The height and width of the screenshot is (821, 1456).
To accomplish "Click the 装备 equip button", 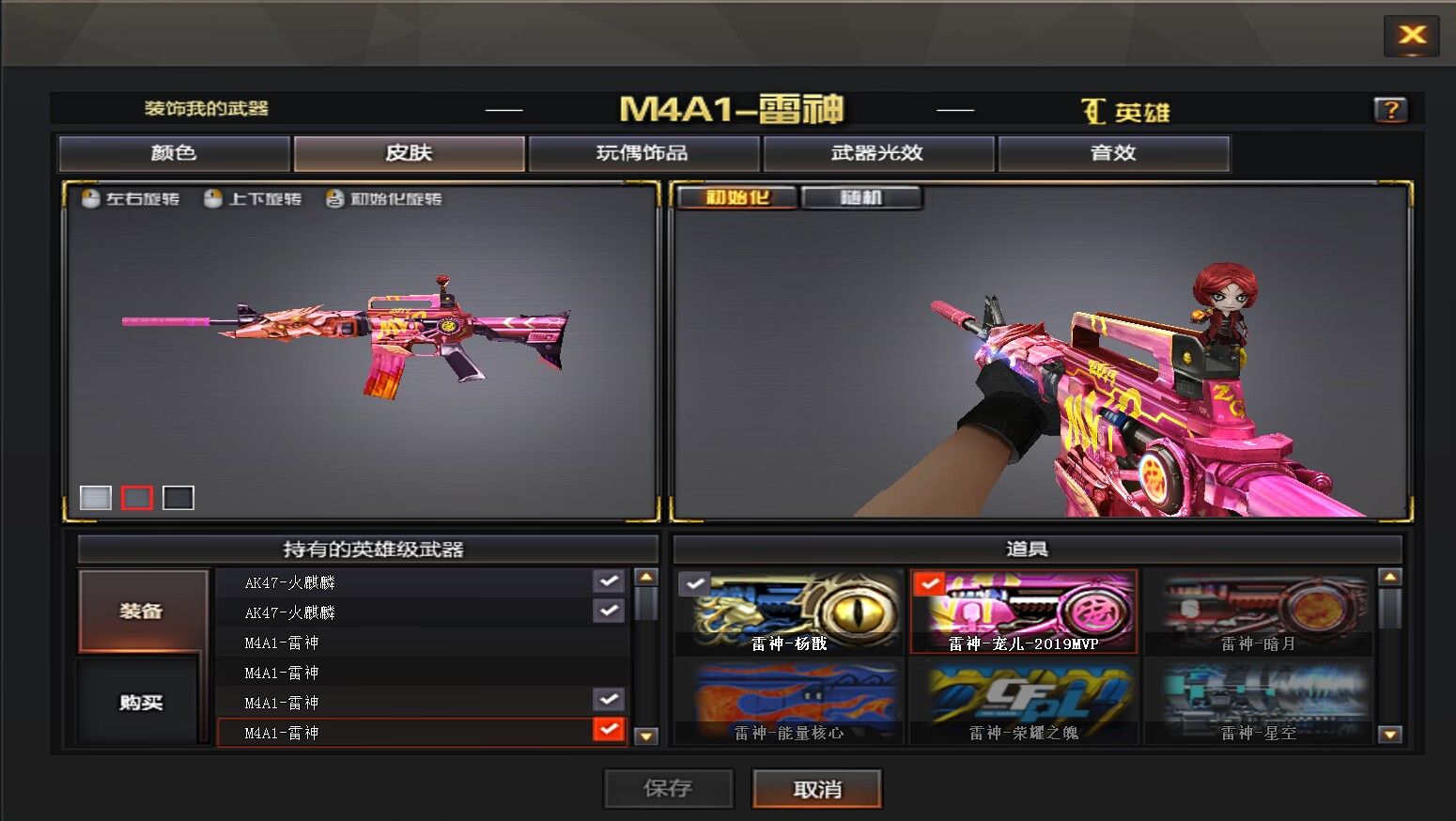I will point(143,611).
